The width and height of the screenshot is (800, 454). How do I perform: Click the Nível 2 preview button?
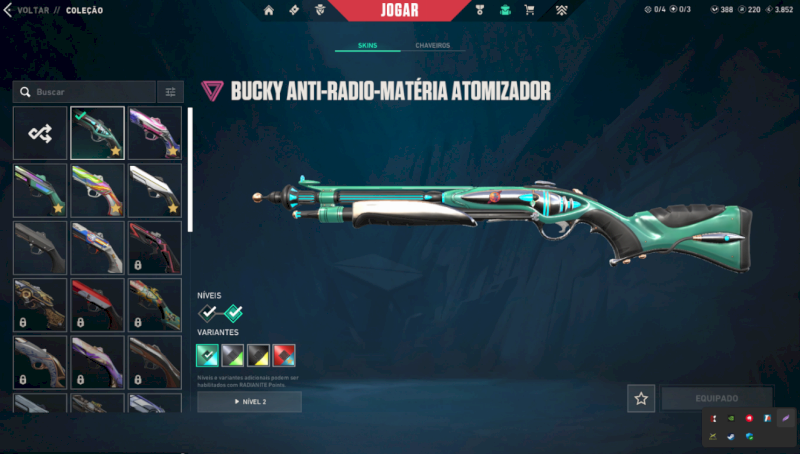coord(249,401)
